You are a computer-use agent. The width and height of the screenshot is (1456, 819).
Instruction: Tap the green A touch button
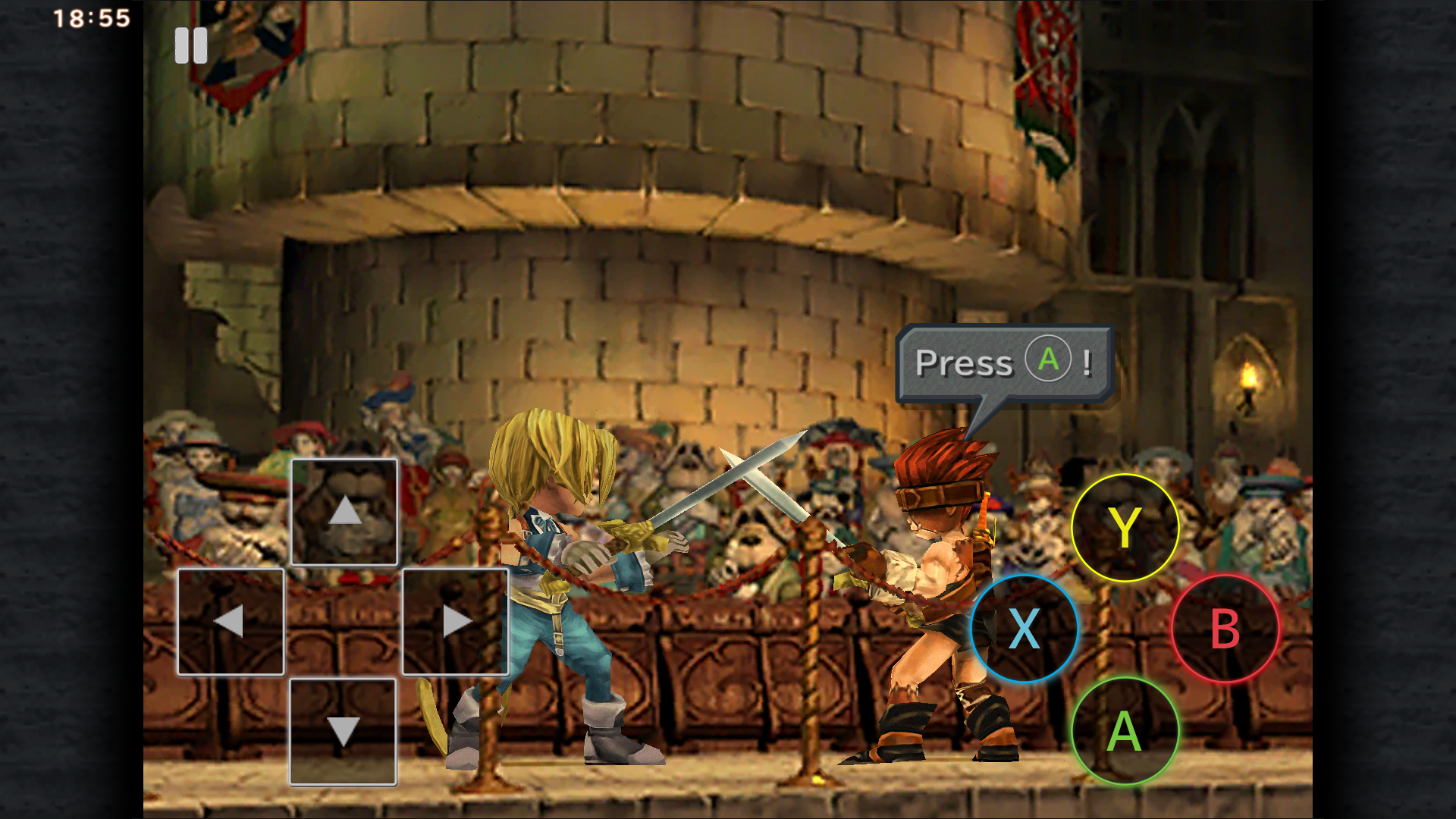point(1125,731)
